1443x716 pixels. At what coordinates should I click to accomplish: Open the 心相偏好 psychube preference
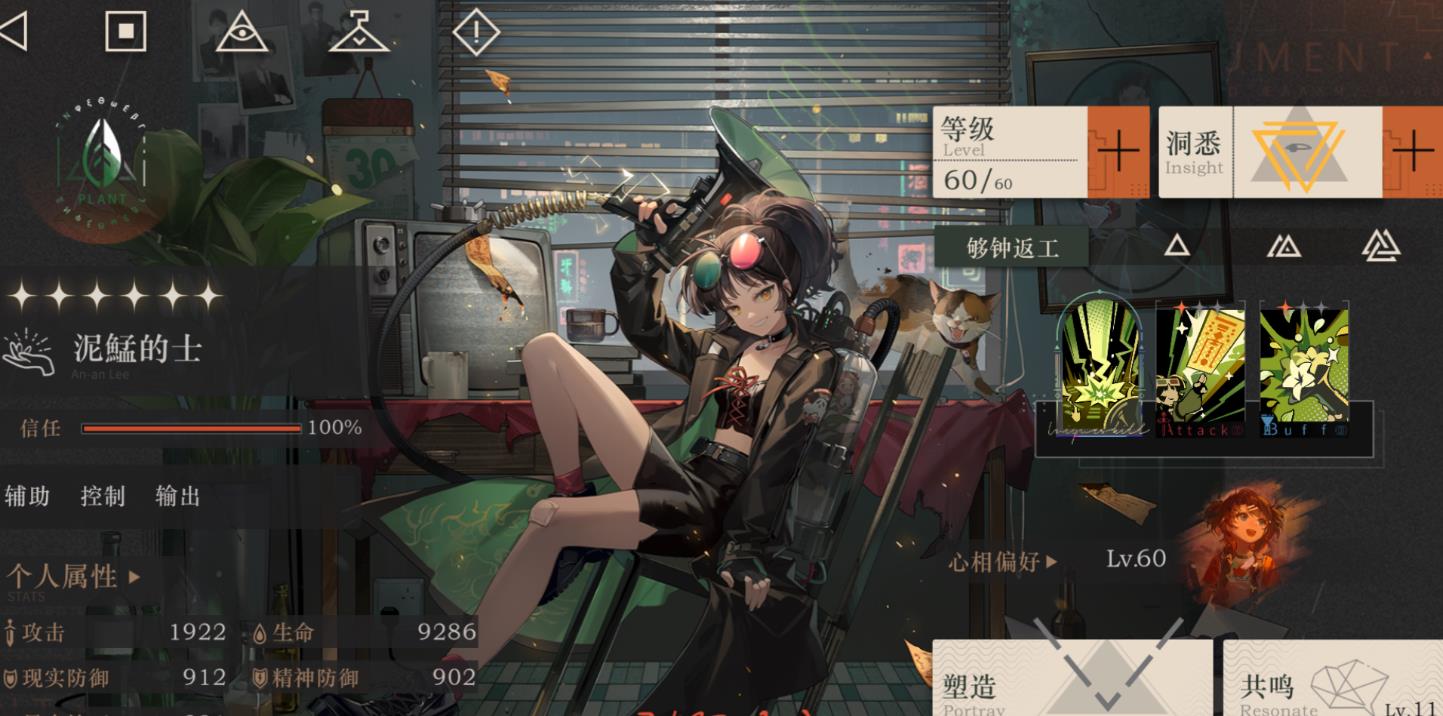click(x=1002, y=562)
